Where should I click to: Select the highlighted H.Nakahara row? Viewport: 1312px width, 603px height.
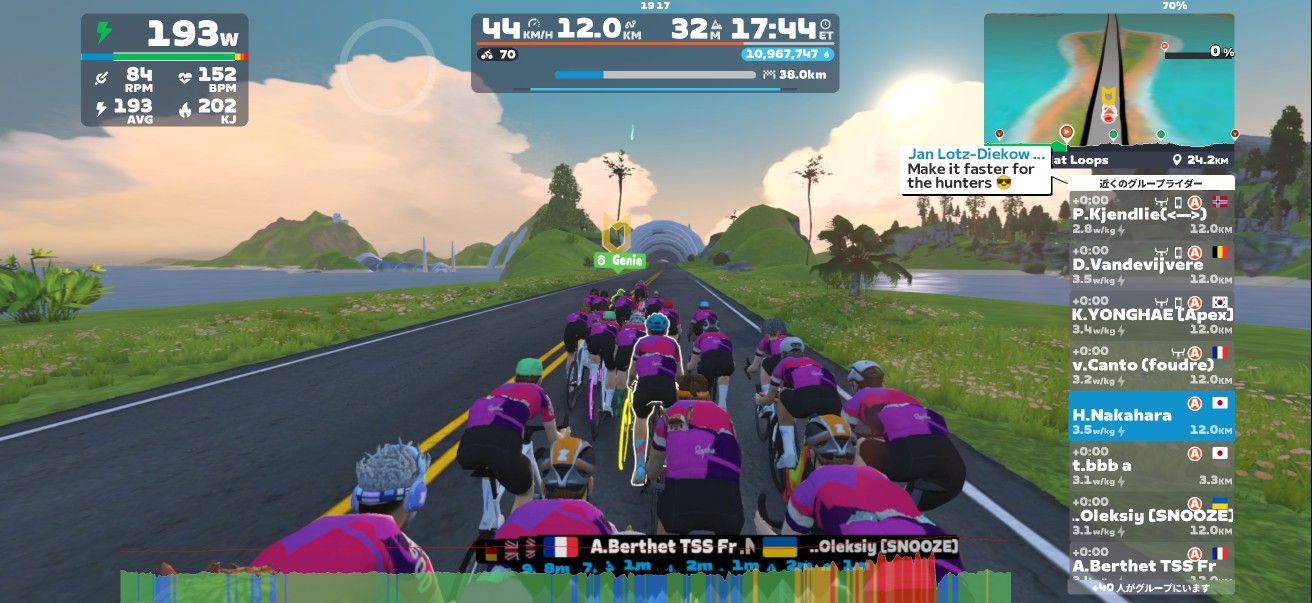1151,416
